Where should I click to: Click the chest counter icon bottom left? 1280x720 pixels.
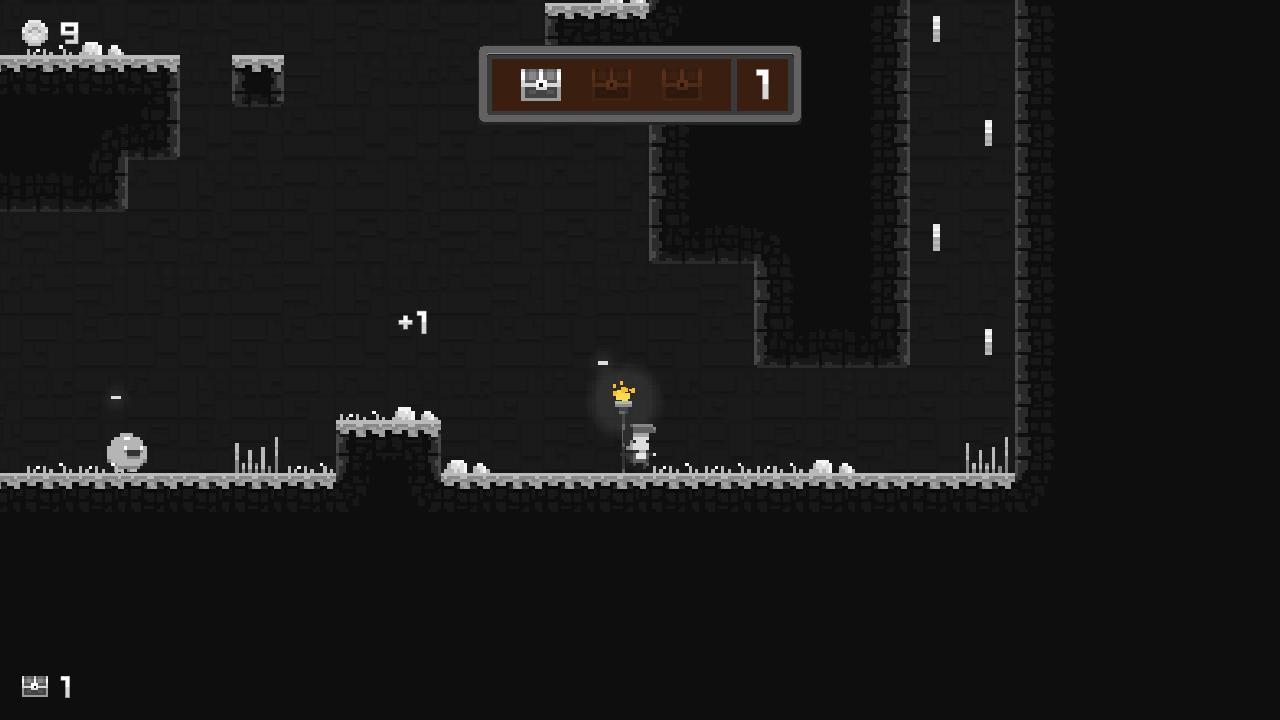pos(35,687)
